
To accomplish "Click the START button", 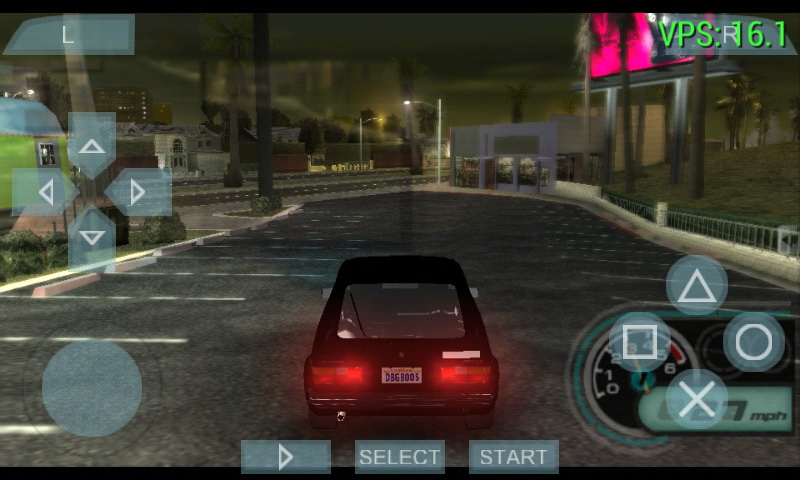I will point(514,457).
